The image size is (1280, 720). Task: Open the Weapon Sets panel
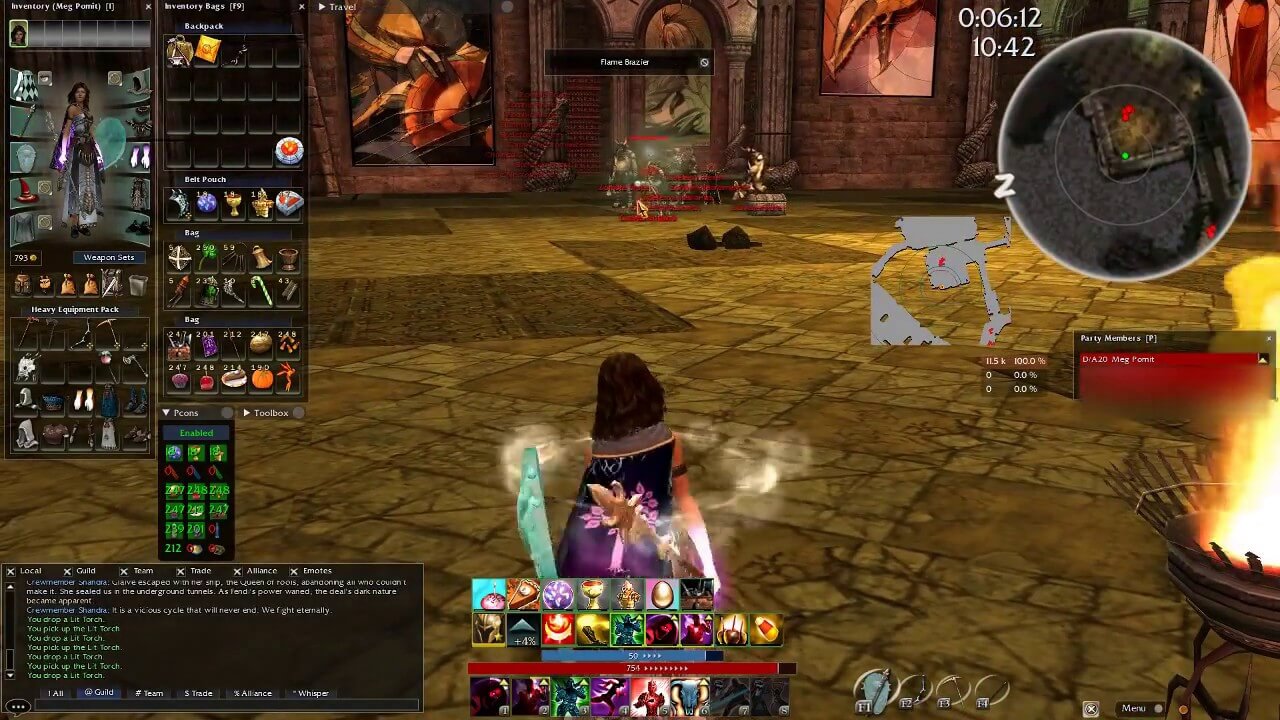[110, 258]
